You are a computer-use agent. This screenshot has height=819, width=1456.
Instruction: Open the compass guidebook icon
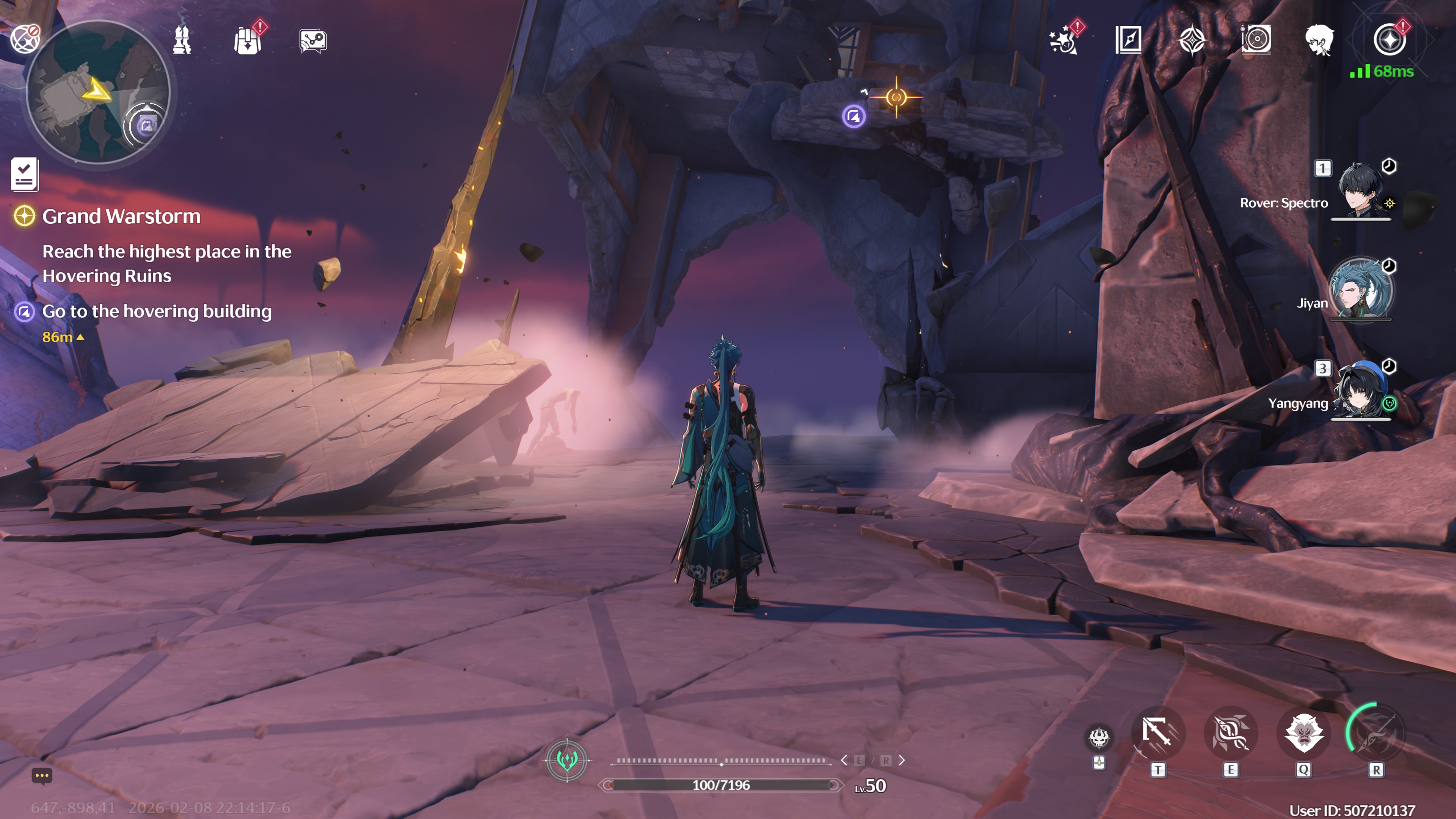pos(1128,40)
